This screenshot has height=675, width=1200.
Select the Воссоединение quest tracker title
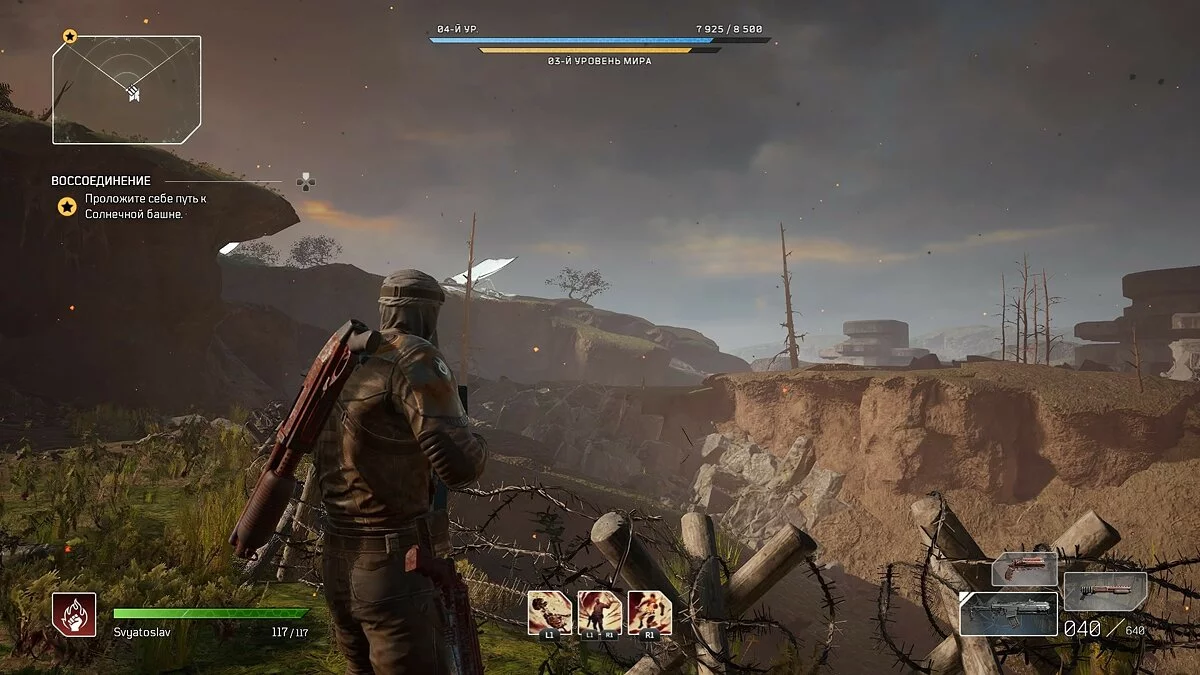tap(101, 181)
